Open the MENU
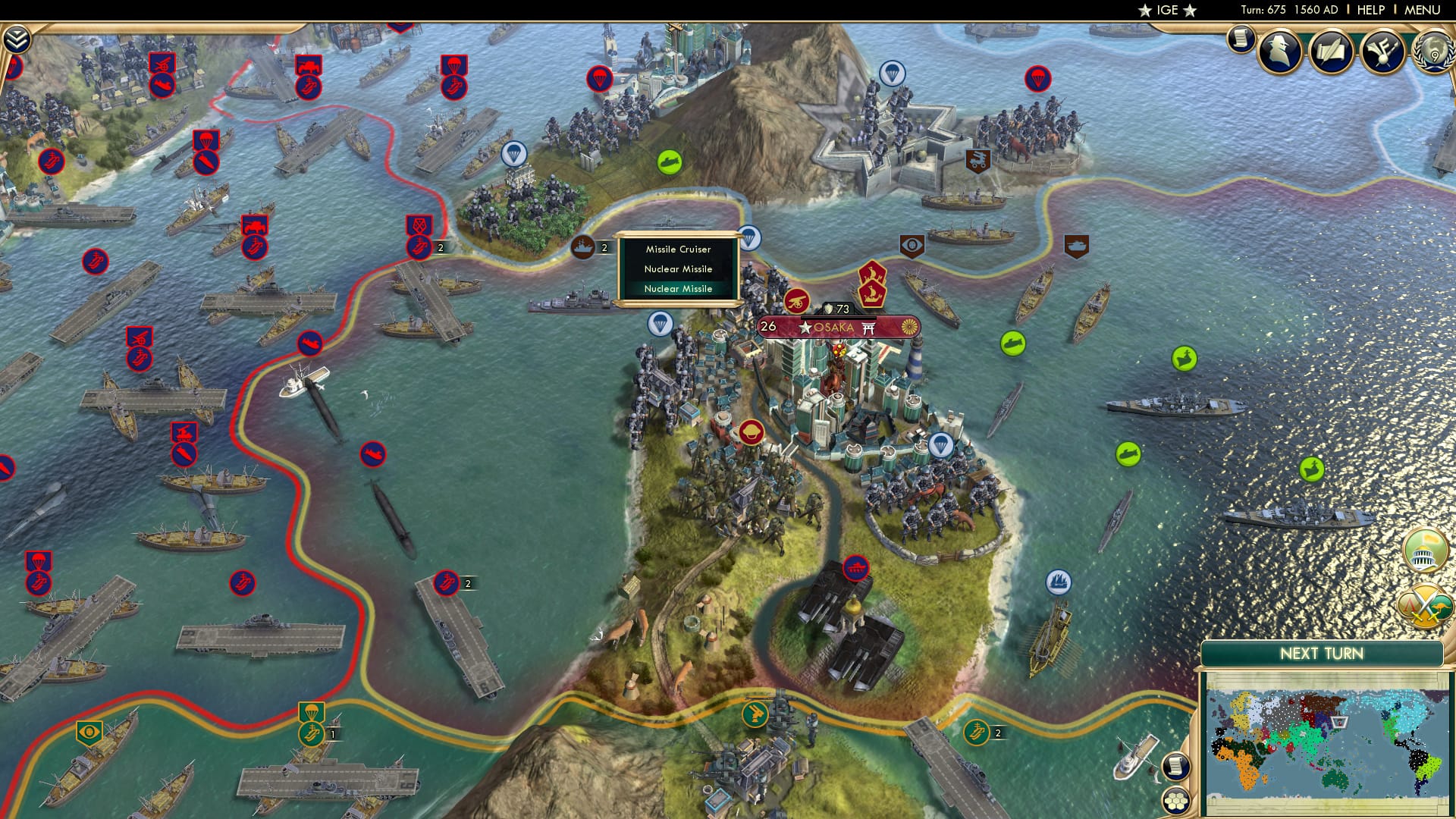This screenshot has width=1456, height=819. [1424, 9]
